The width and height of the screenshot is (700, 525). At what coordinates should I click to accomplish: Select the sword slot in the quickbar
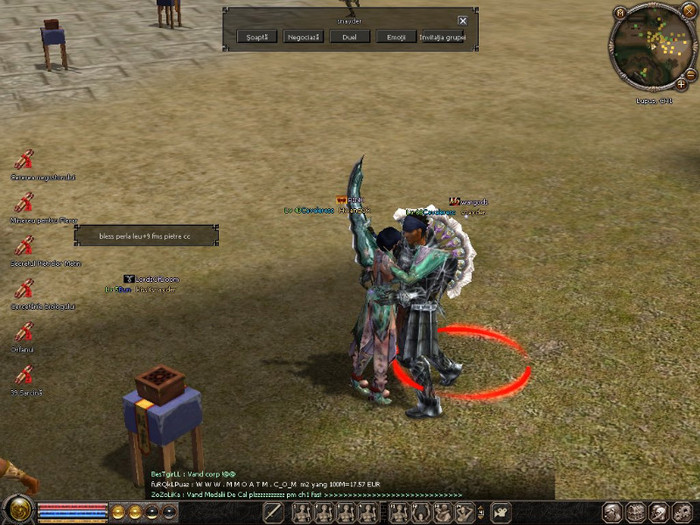(x=274, y=513)
